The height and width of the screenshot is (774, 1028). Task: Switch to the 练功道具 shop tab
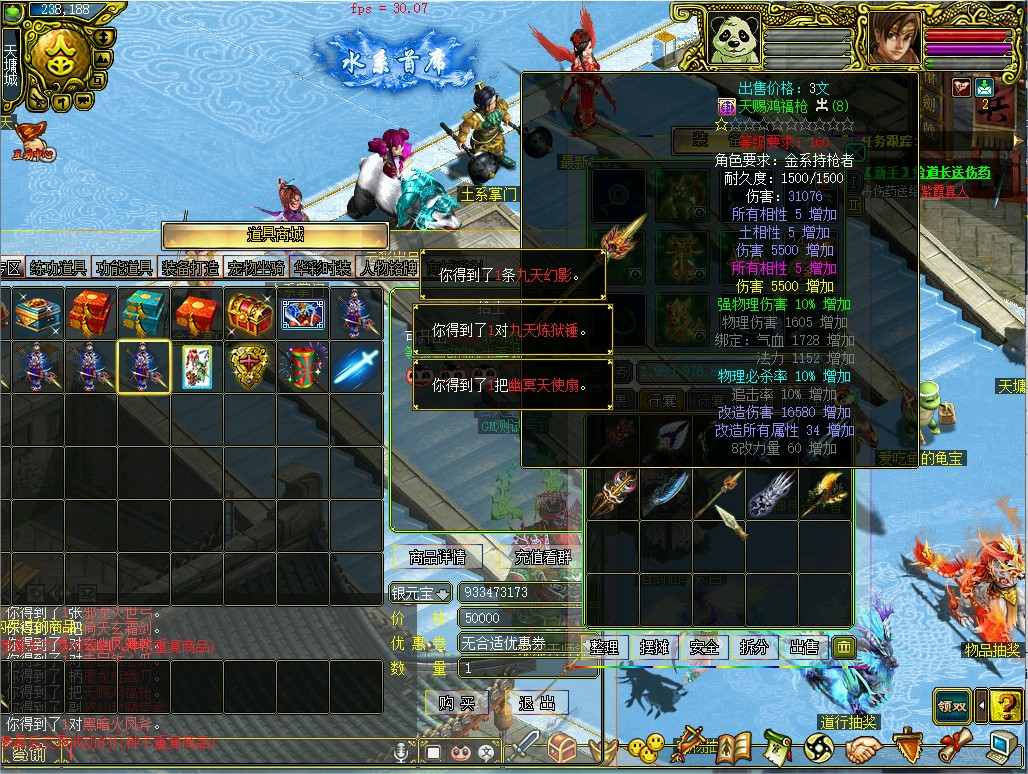58,268
